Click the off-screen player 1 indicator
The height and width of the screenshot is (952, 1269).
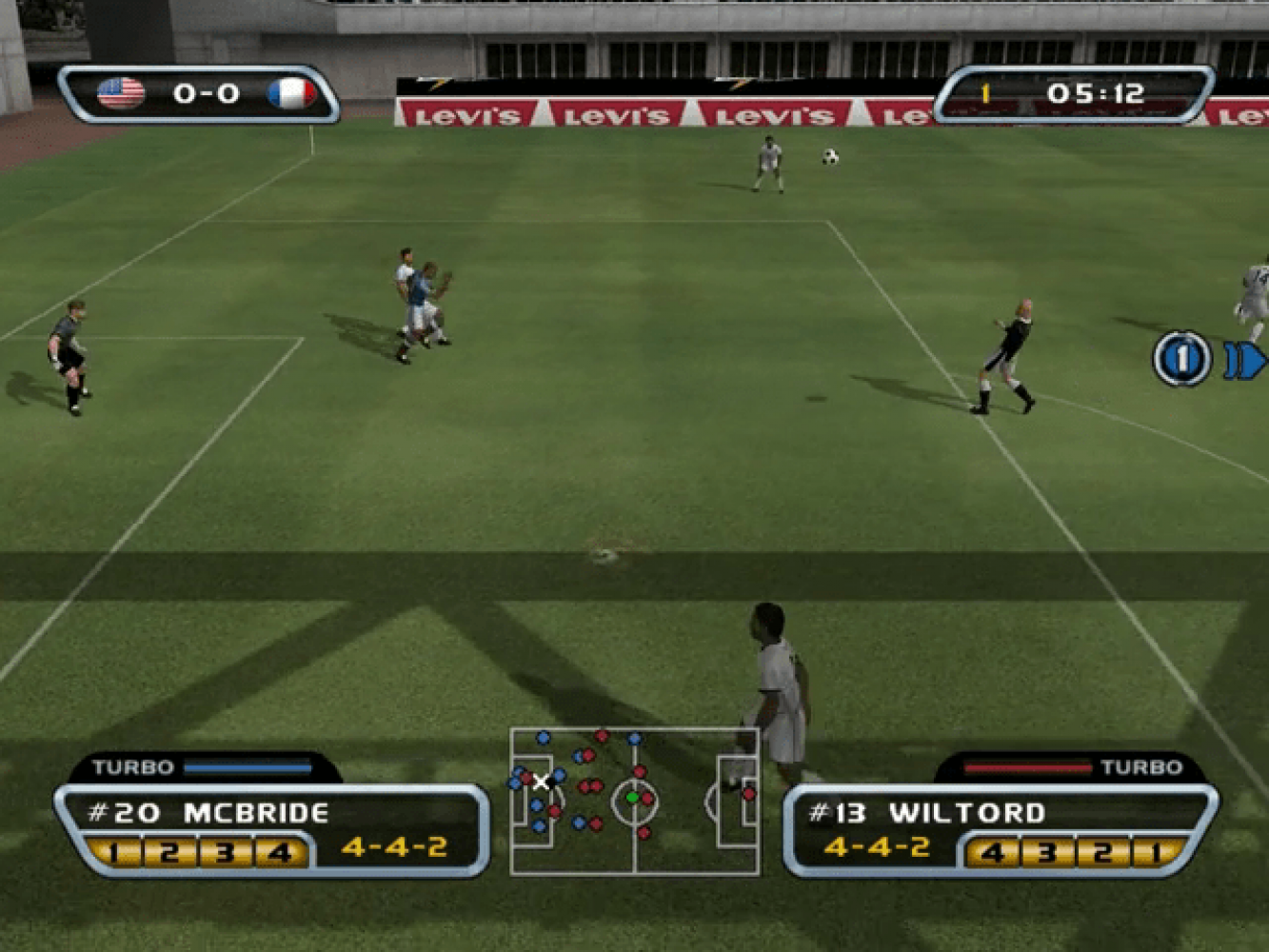[1181, 359]
